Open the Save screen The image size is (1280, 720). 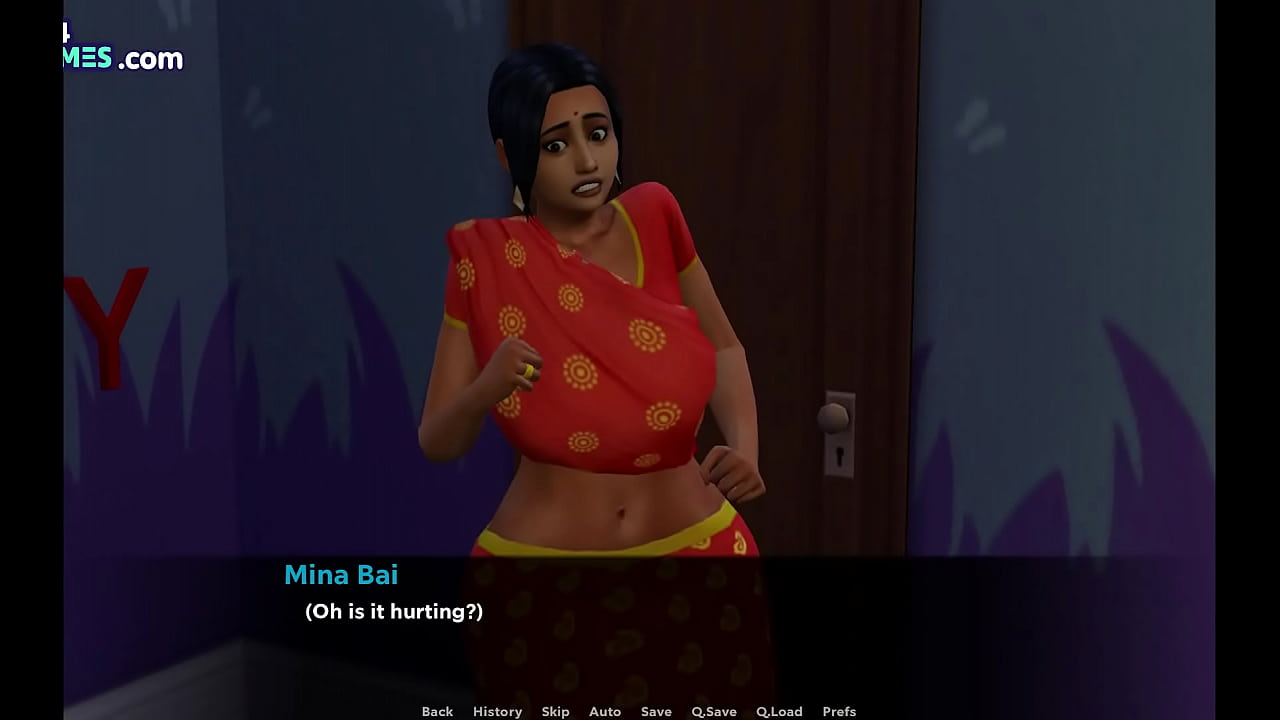pyautogui.click(x=656, y=711)
